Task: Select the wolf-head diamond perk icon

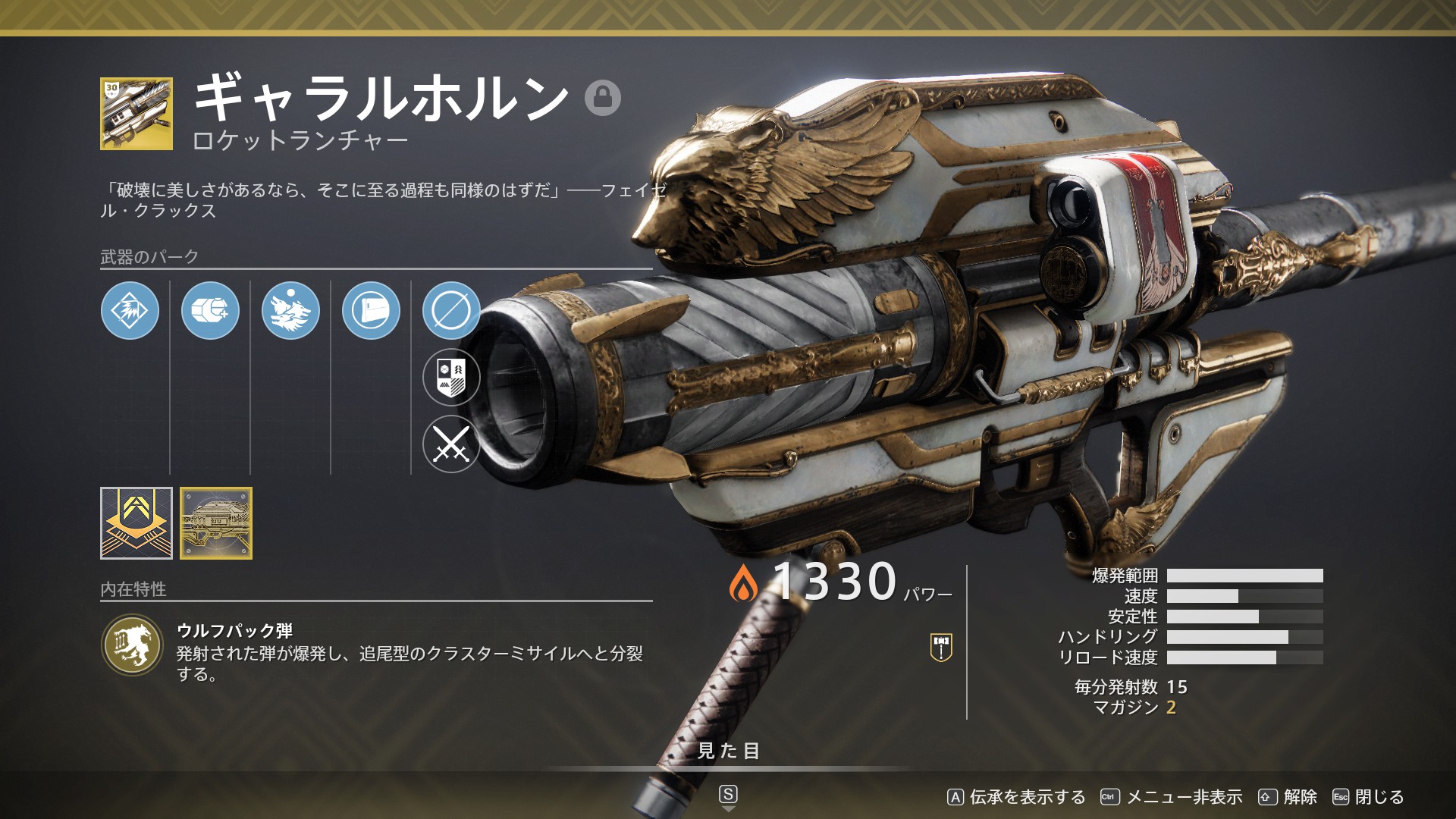Action: click(x=130, y=310)
